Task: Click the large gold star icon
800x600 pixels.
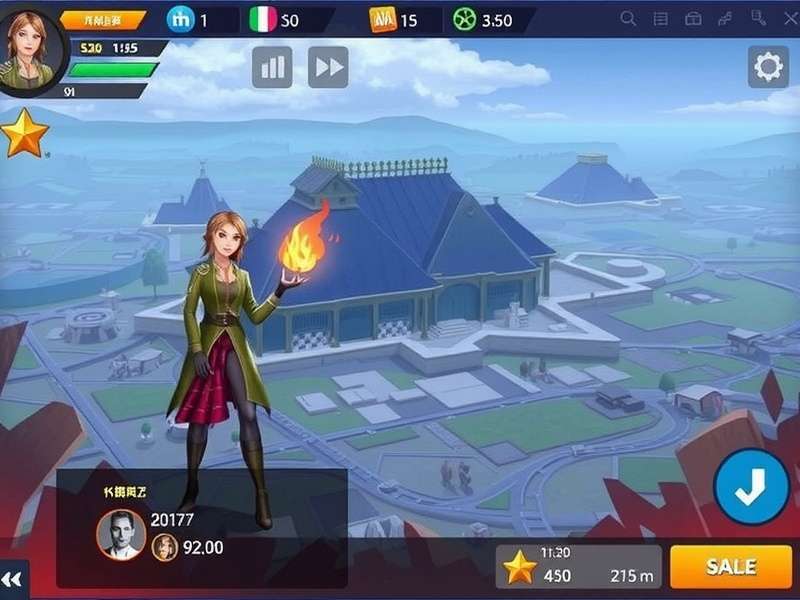Action: (24, 133)
